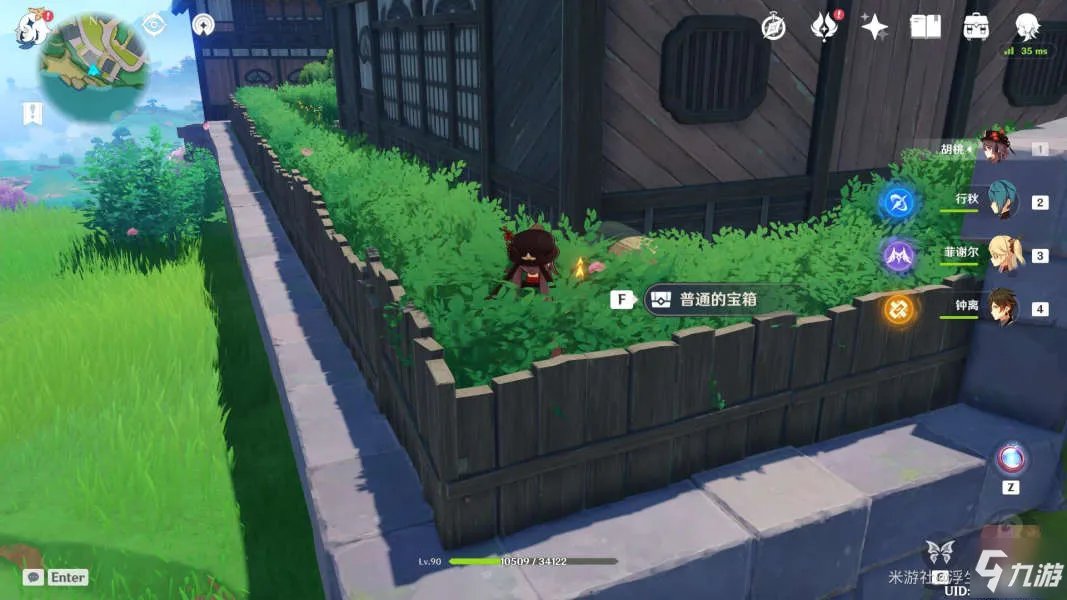Switch to party member 行秋
The height and width of the screenshot is (600, 1067).
(x=1000, y=201)
